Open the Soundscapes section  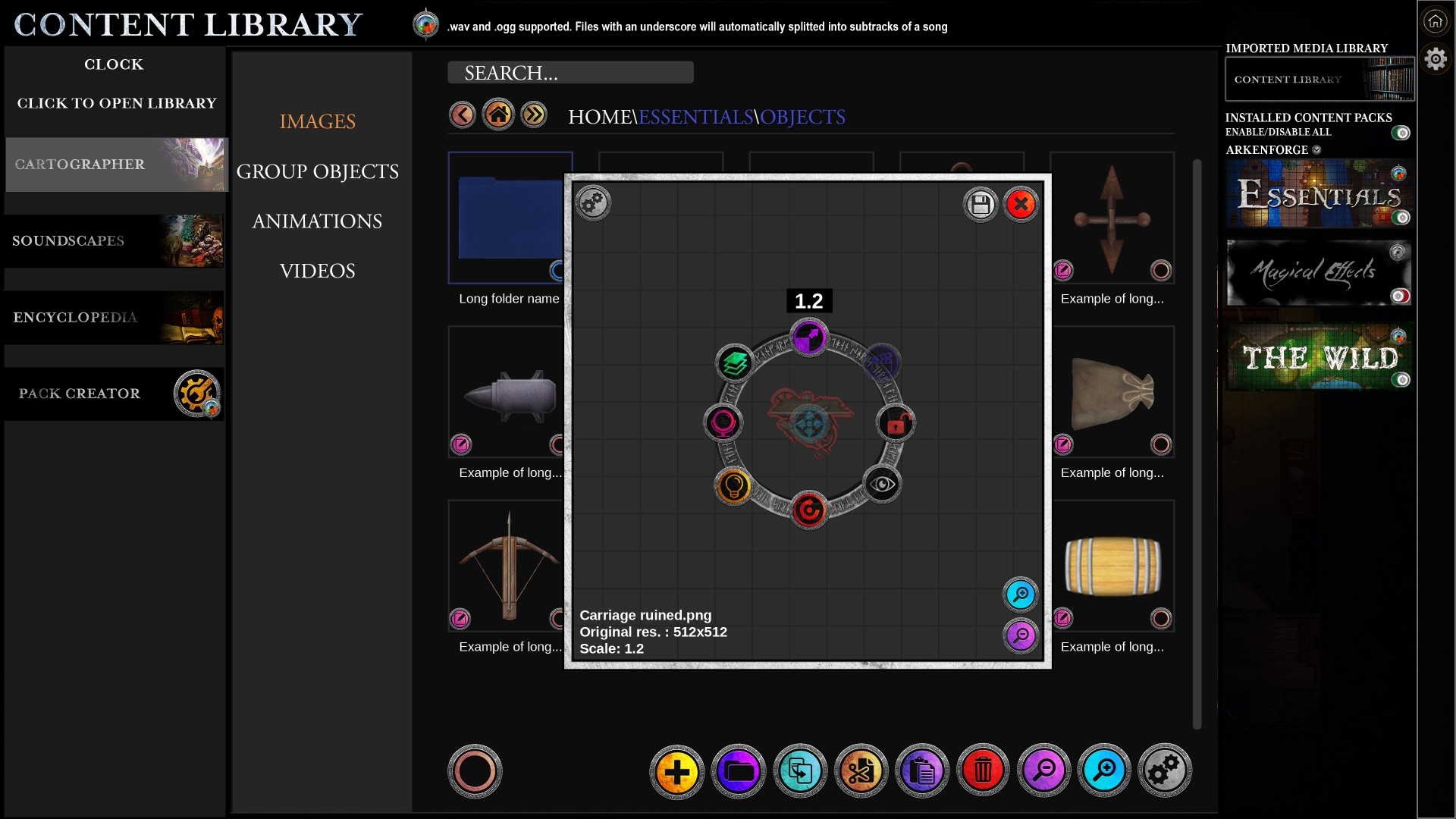pyautogui.click(x=115, y=241)
